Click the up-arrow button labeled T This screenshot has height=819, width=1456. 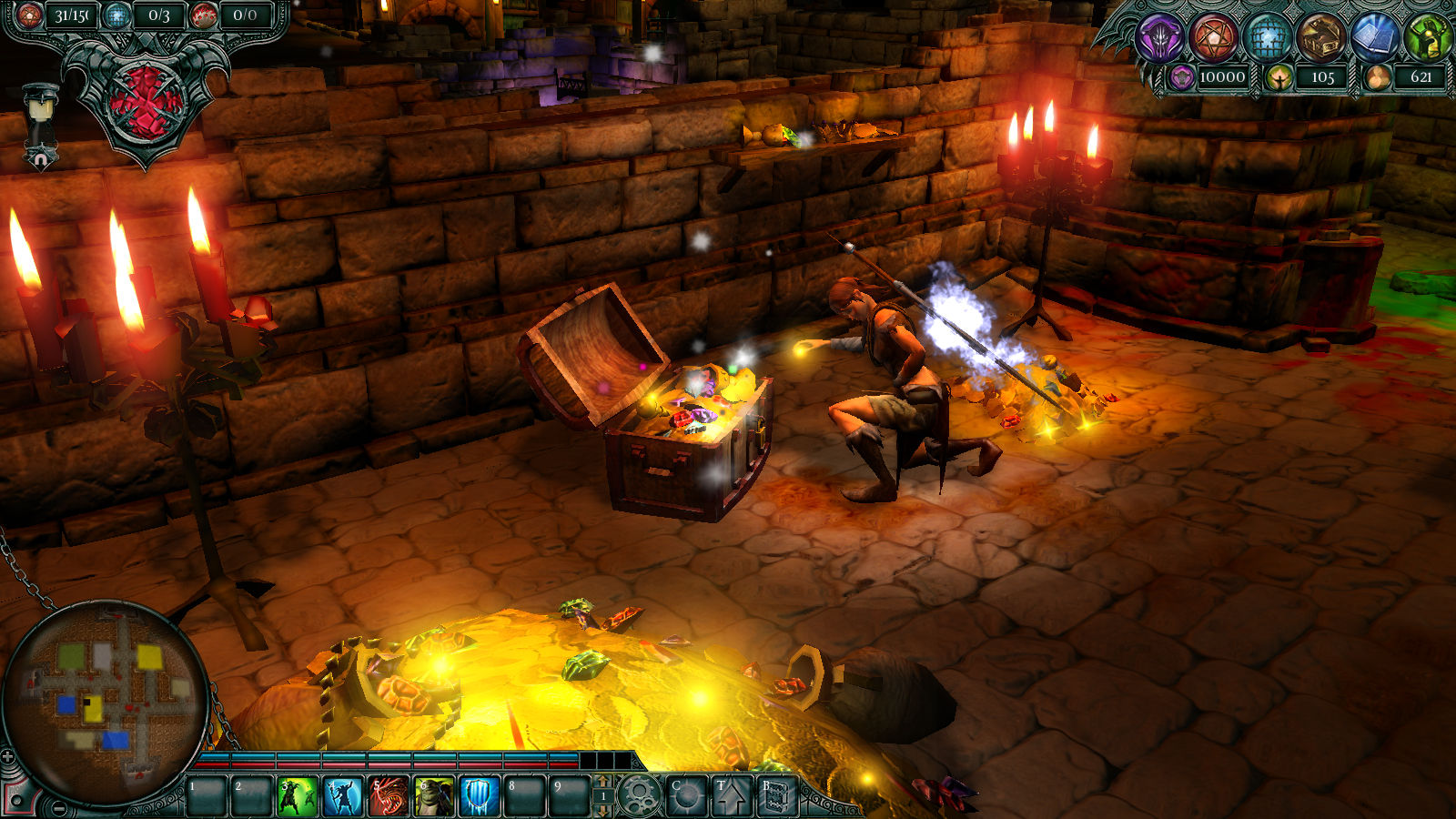tap(733, 796)
